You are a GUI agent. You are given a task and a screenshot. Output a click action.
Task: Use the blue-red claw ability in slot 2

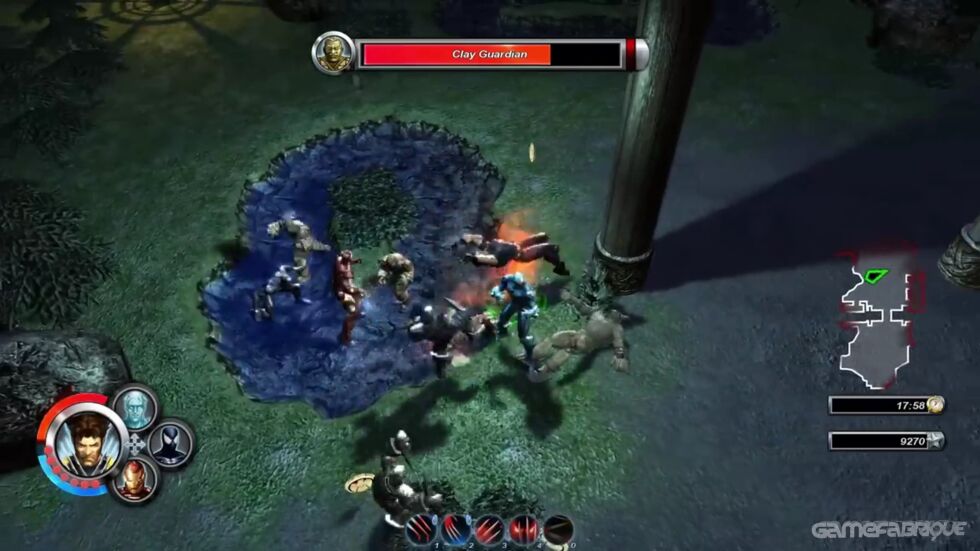click(x=456, y=529)
